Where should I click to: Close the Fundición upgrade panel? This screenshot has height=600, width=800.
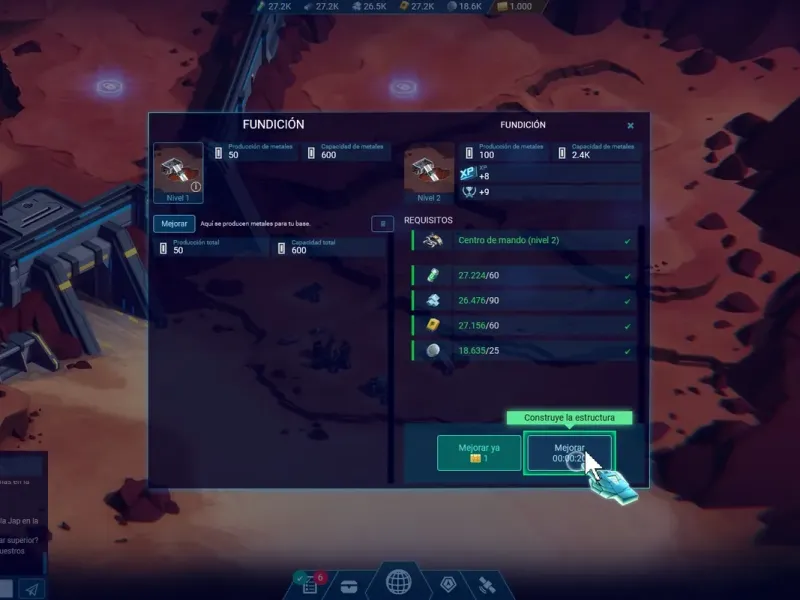630,126
